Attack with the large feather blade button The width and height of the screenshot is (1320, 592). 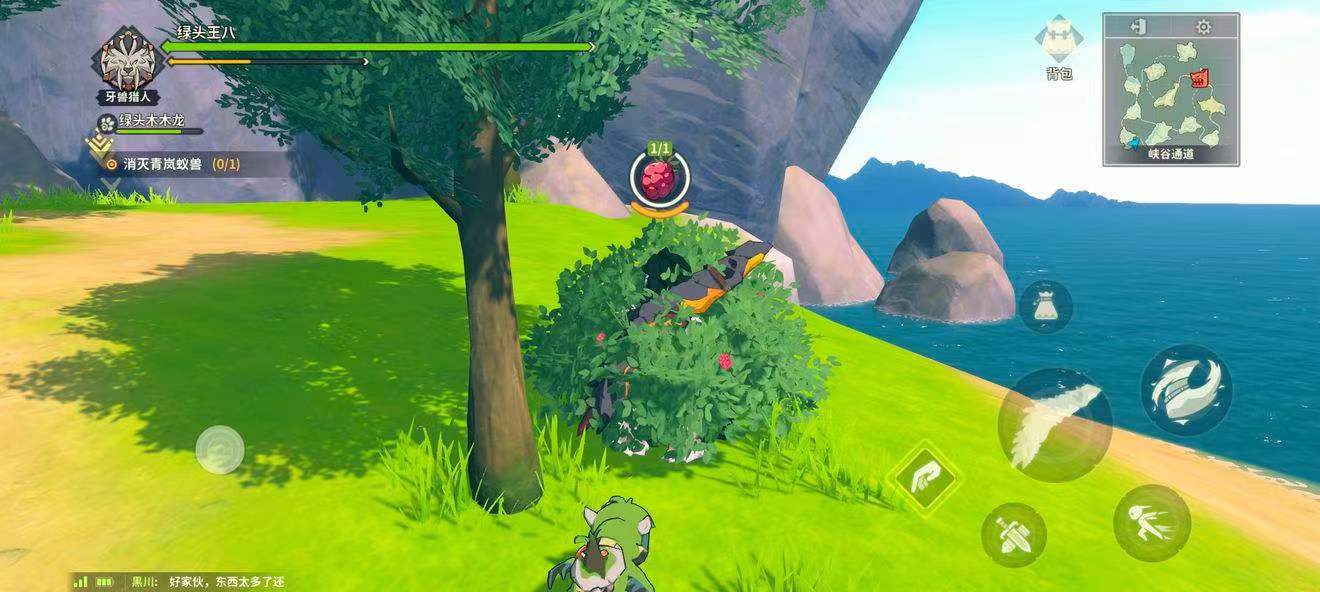(x=1054, y=424)
